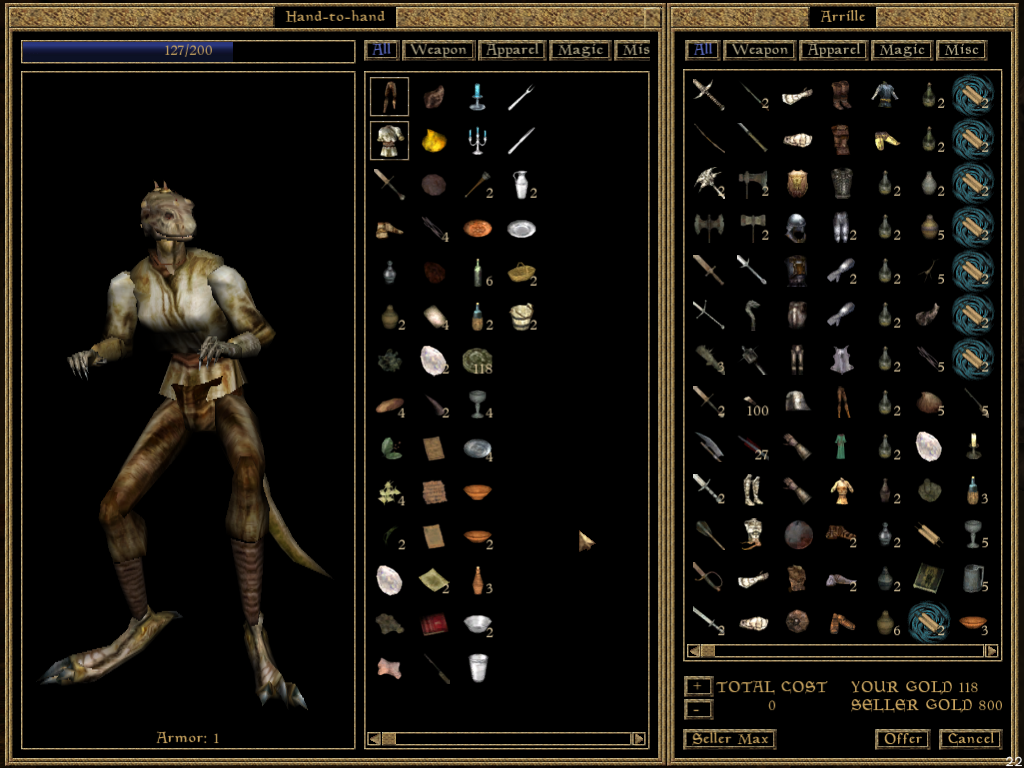Click right arrow of Arrille's item scrollbar
The image size is (1024, 768).
pos(991,651)
